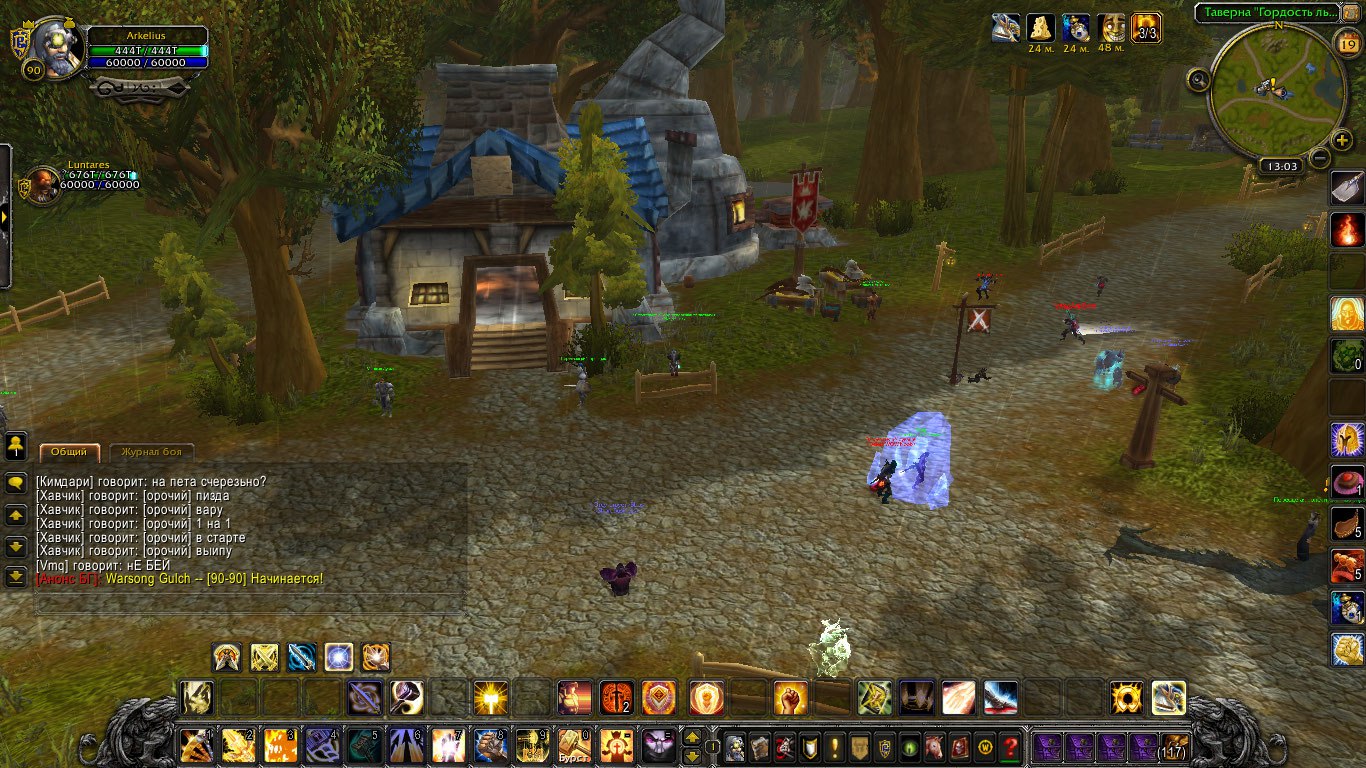Click the cheese buff icon
Viewport: 1366px width, 768px height.
point(1042,27)
